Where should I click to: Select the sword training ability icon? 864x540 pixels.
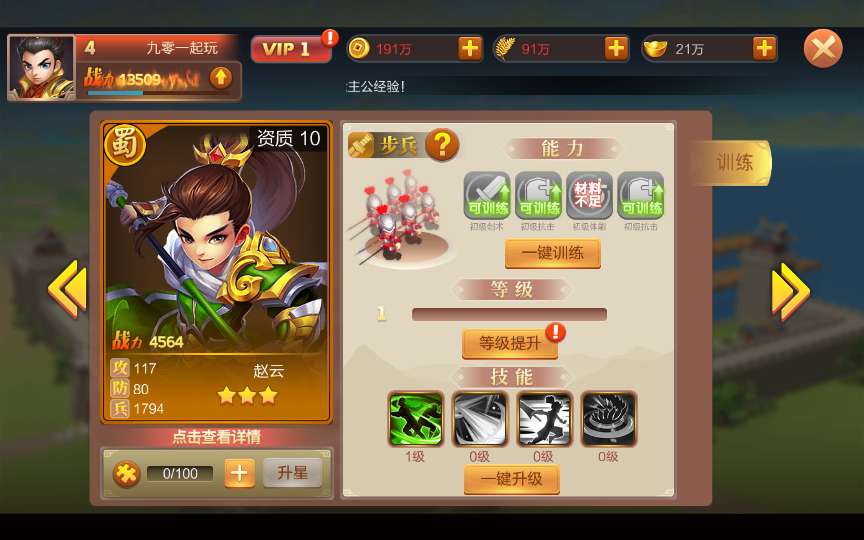(x=487, y=195)
